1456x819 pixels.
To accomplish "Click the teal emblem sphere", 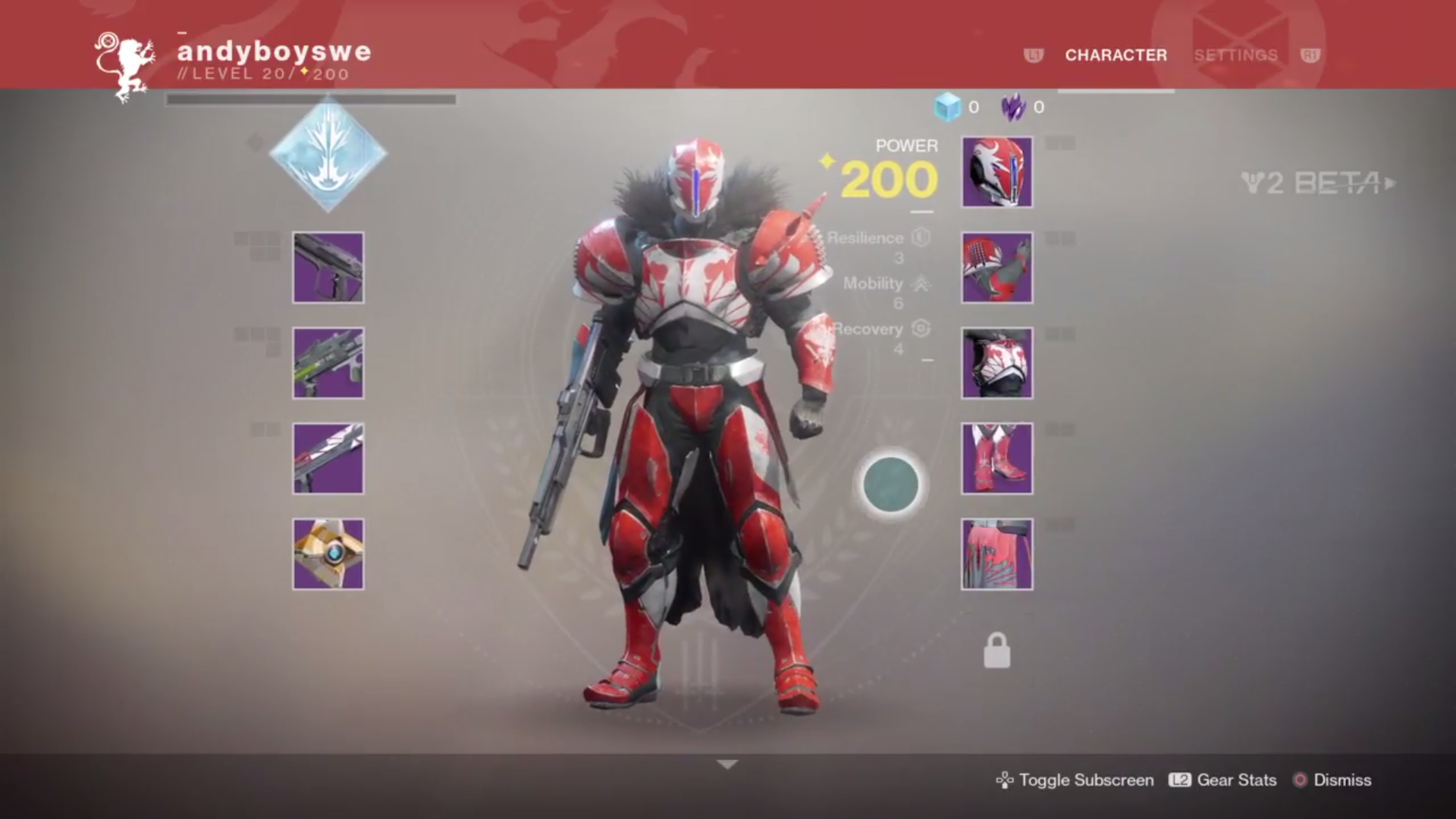I will (890, 484).
